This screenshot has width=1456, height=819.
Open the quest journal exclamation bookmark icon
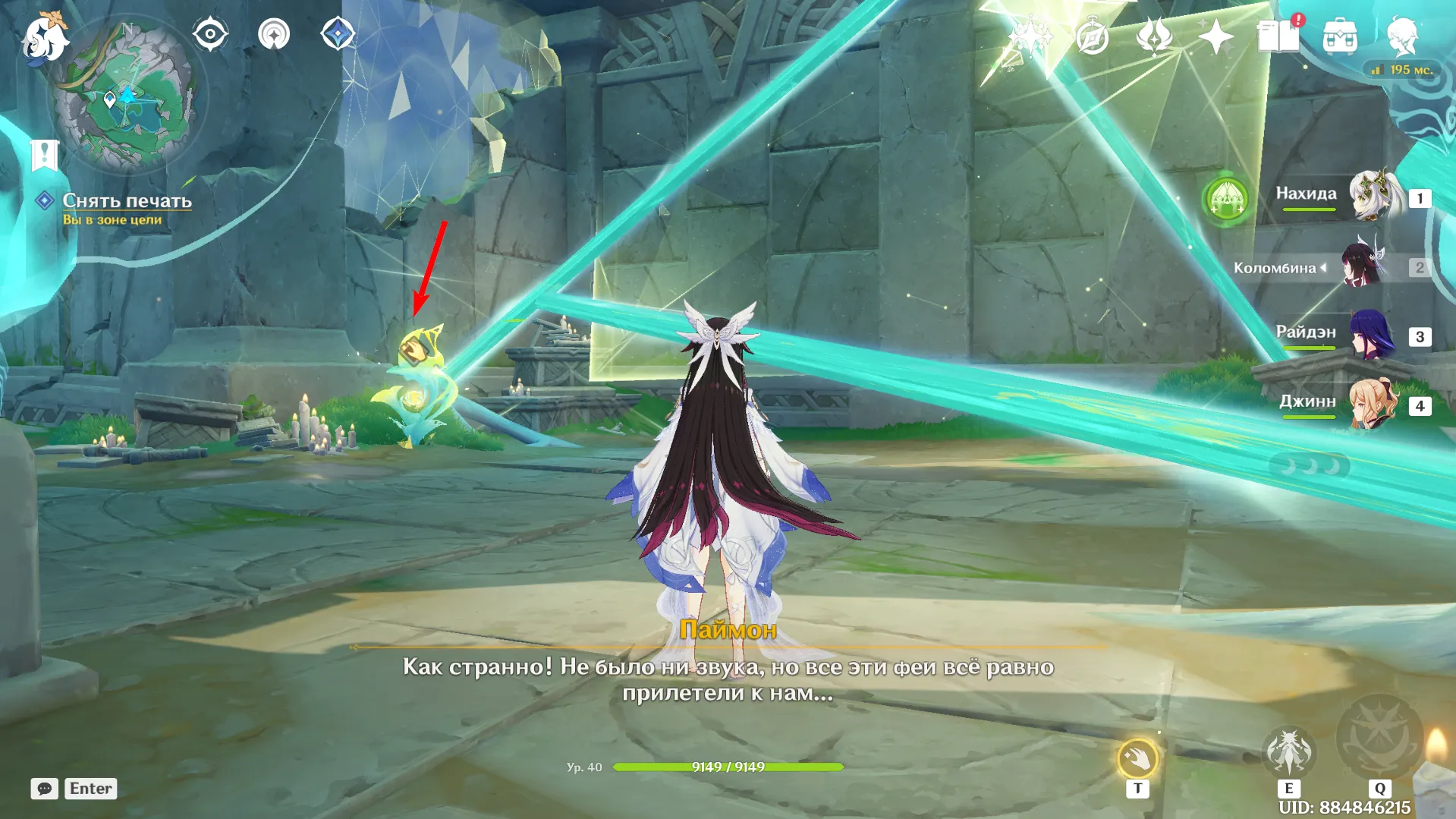click(x=44, y=155)
